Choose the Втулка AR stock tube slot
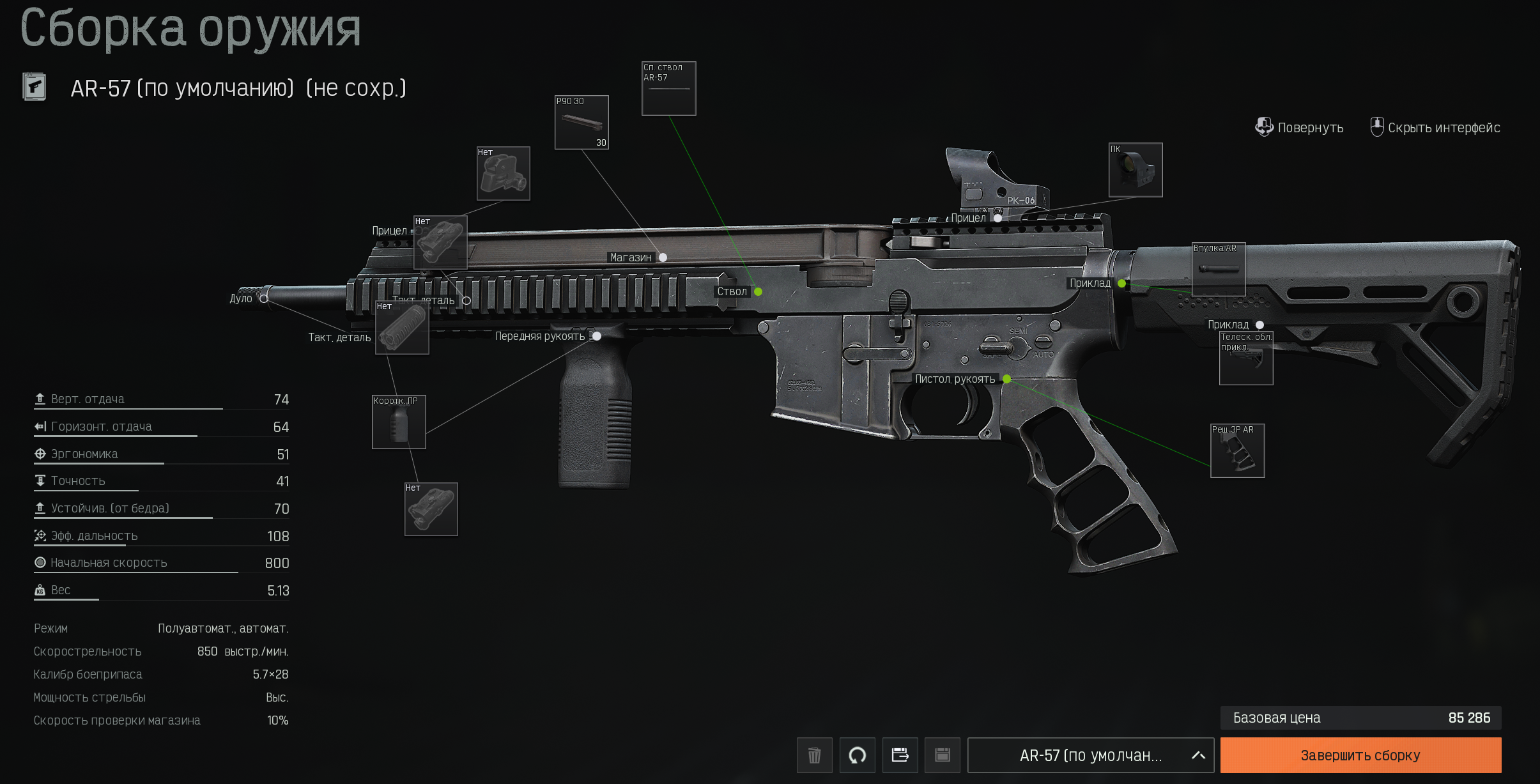The width and height of the screenshot is (1540, 784). point(1219,269)
